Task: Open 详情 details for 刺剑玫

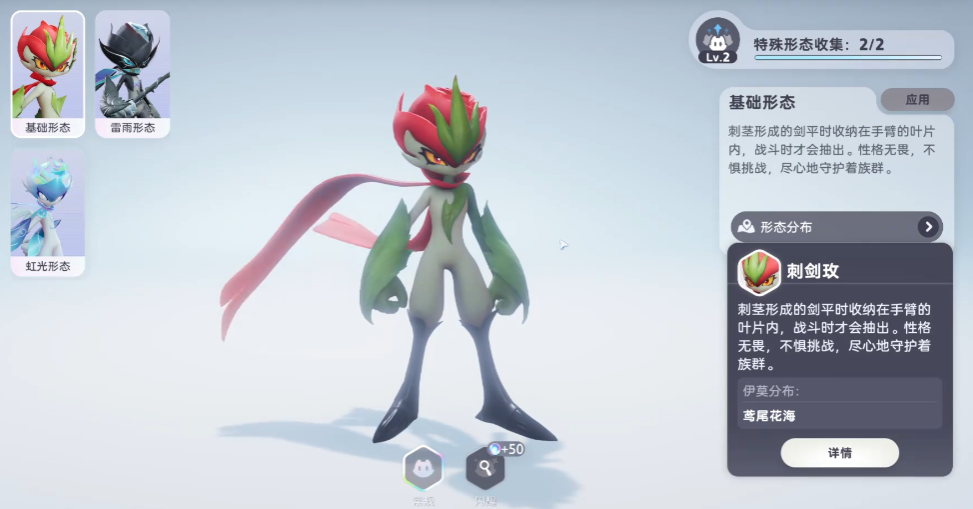Action: pyautogui.click(x=839, y=453)
